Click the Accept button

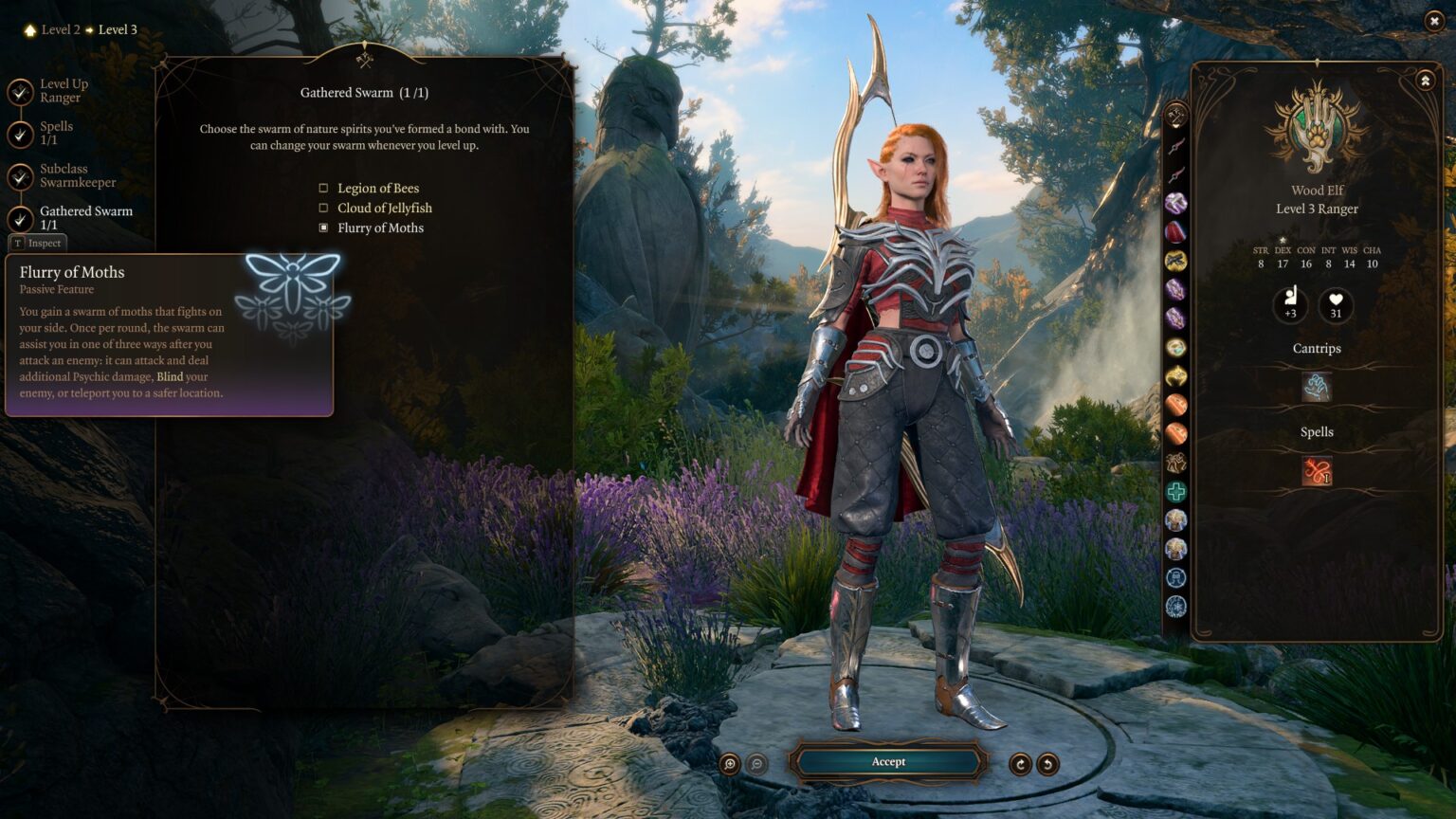click(x=887, y=761)
